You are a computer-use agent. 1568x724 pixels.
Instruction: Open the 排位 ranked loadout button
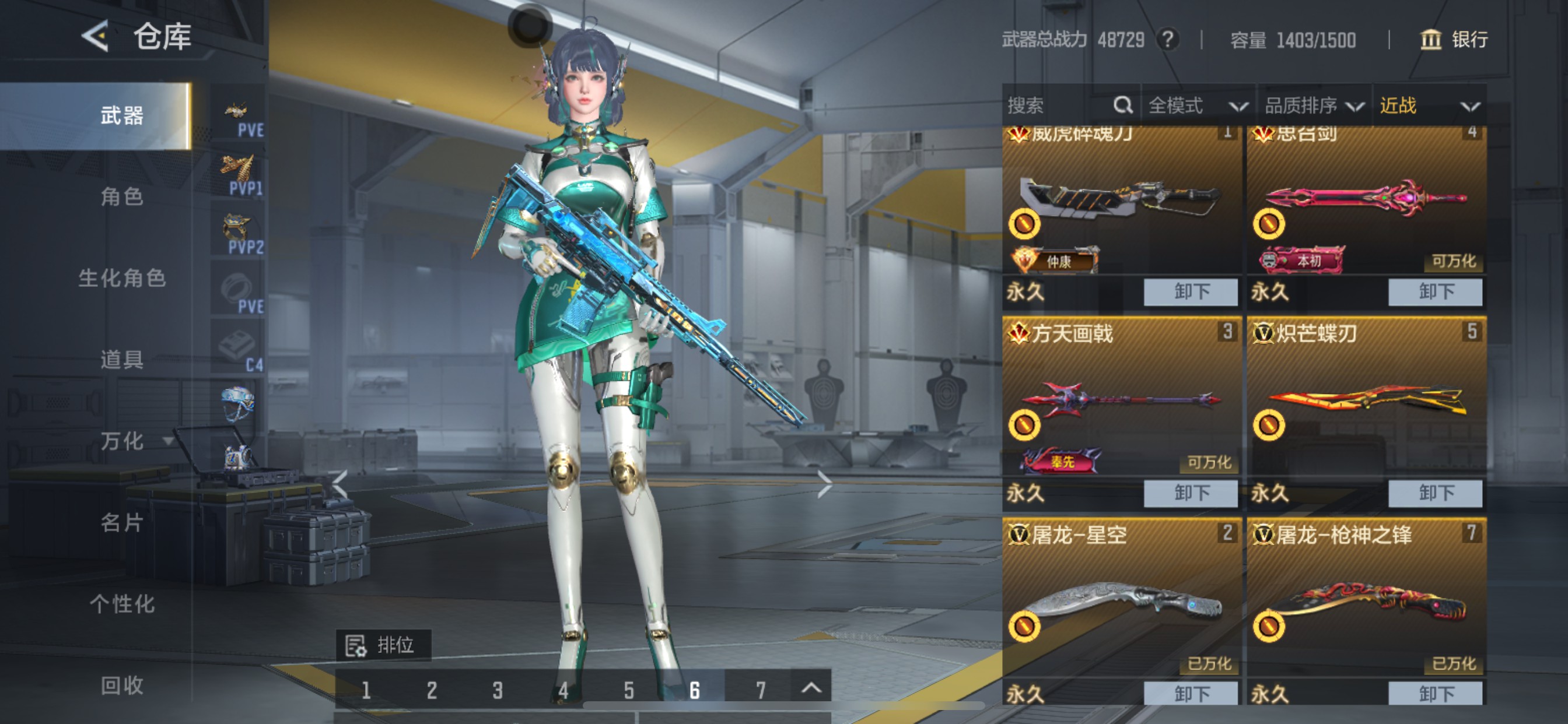(x=383, y=645)
